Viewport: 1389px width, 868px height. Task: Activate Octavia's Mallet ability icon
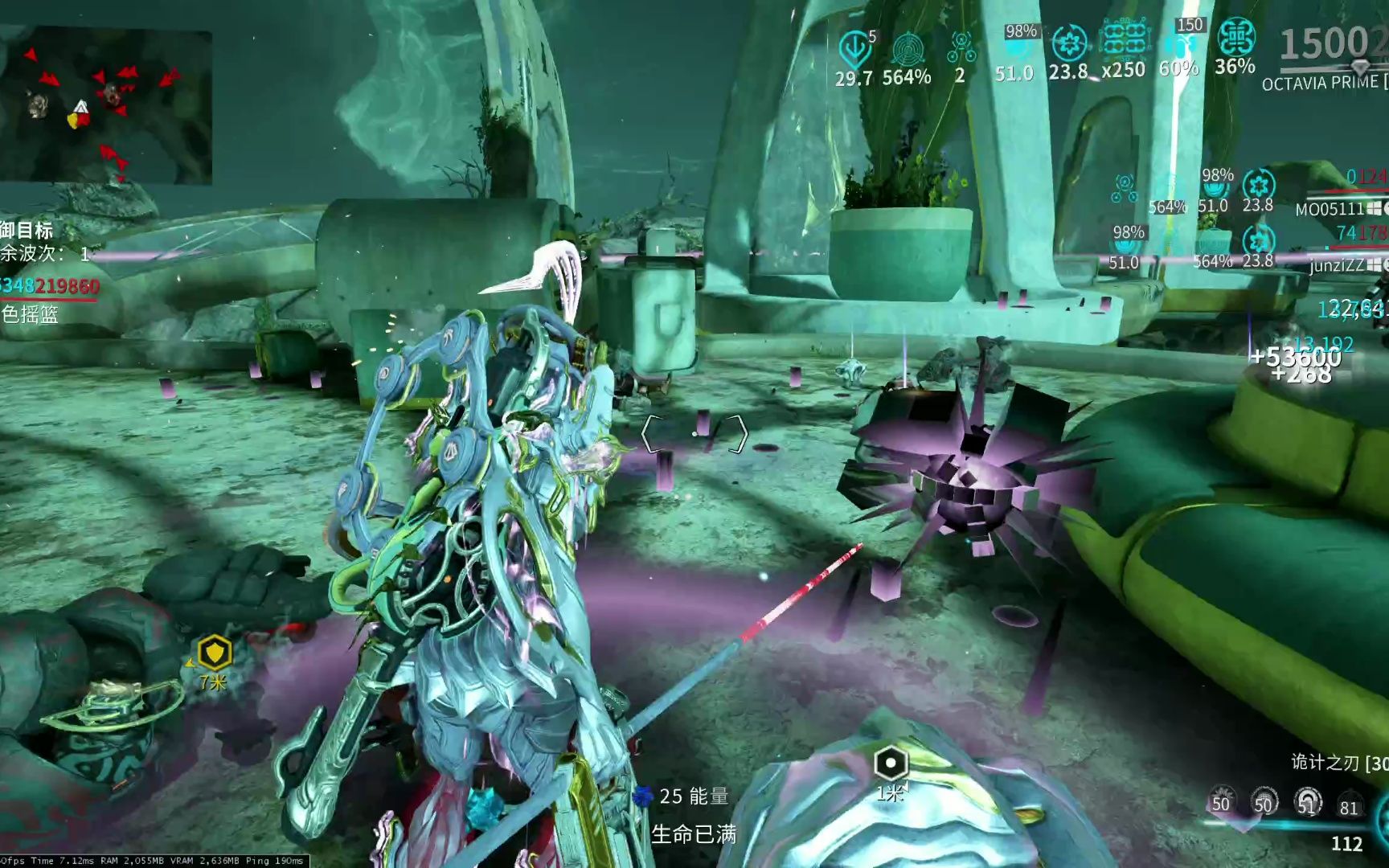tap(1221, 801)
